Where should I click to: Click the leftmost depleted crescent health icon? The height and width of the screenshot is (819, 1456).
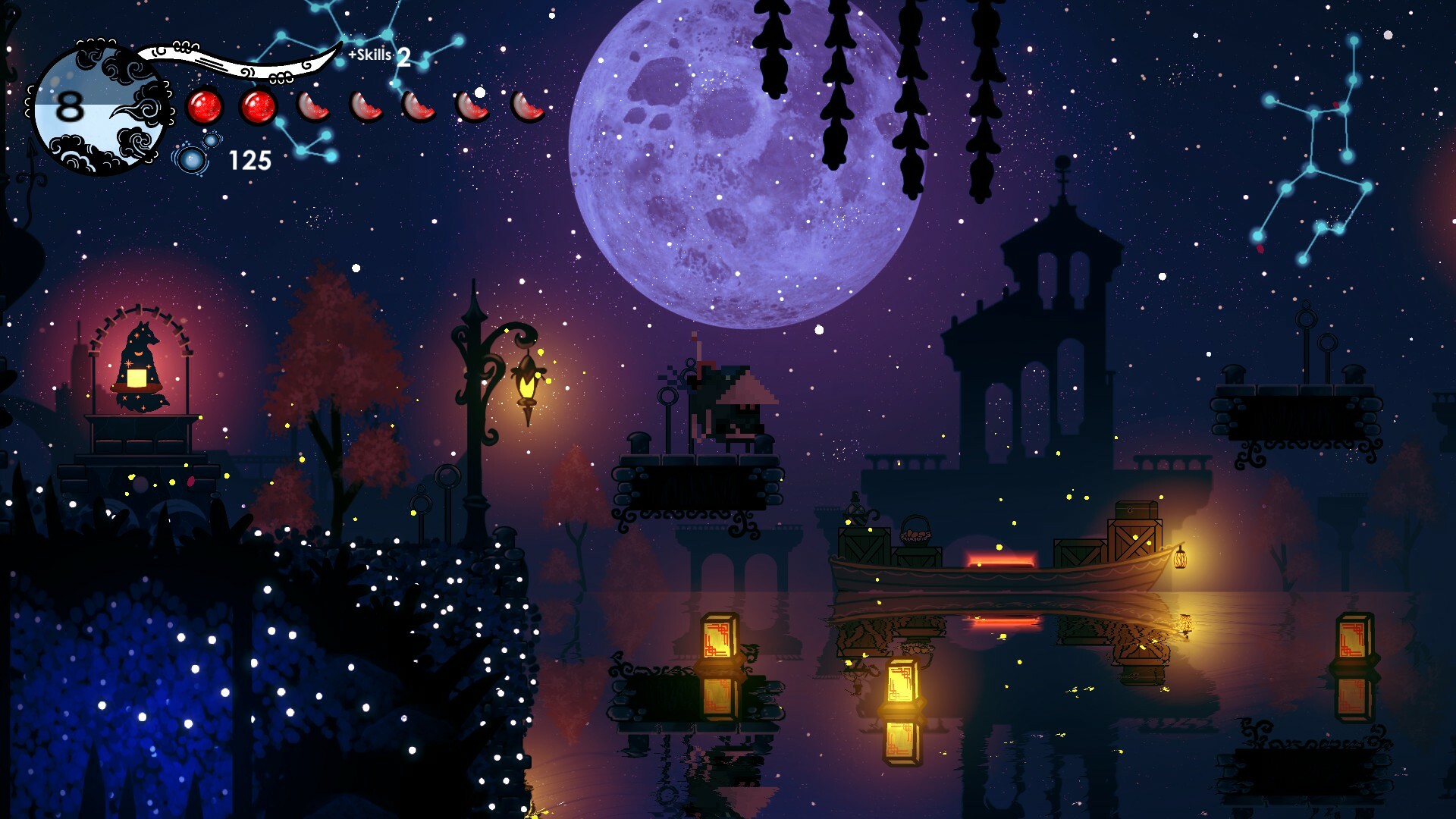coord(311,108)
